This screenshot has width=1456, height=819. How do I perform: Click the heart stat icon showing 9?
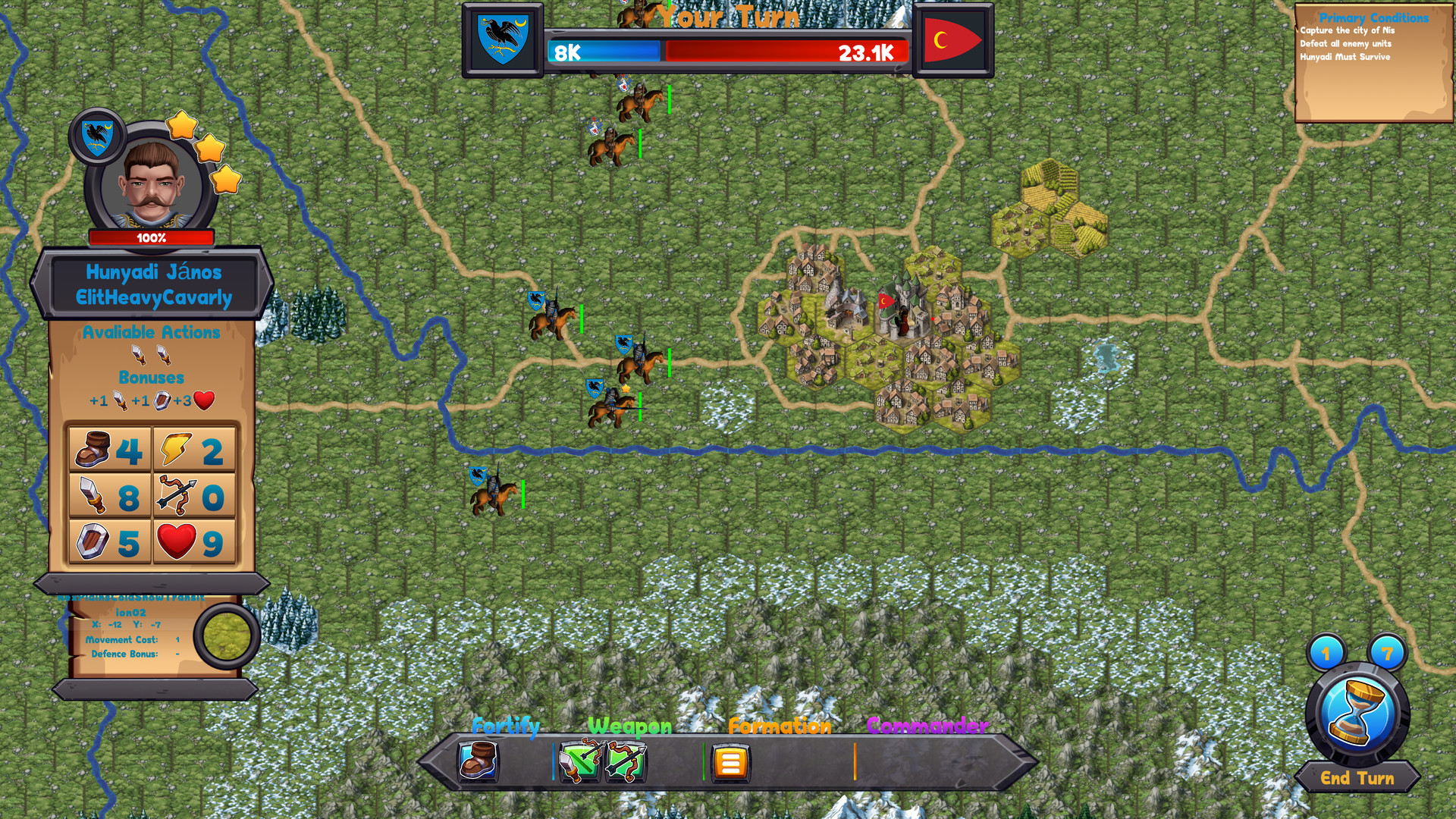tap(178, 541)
